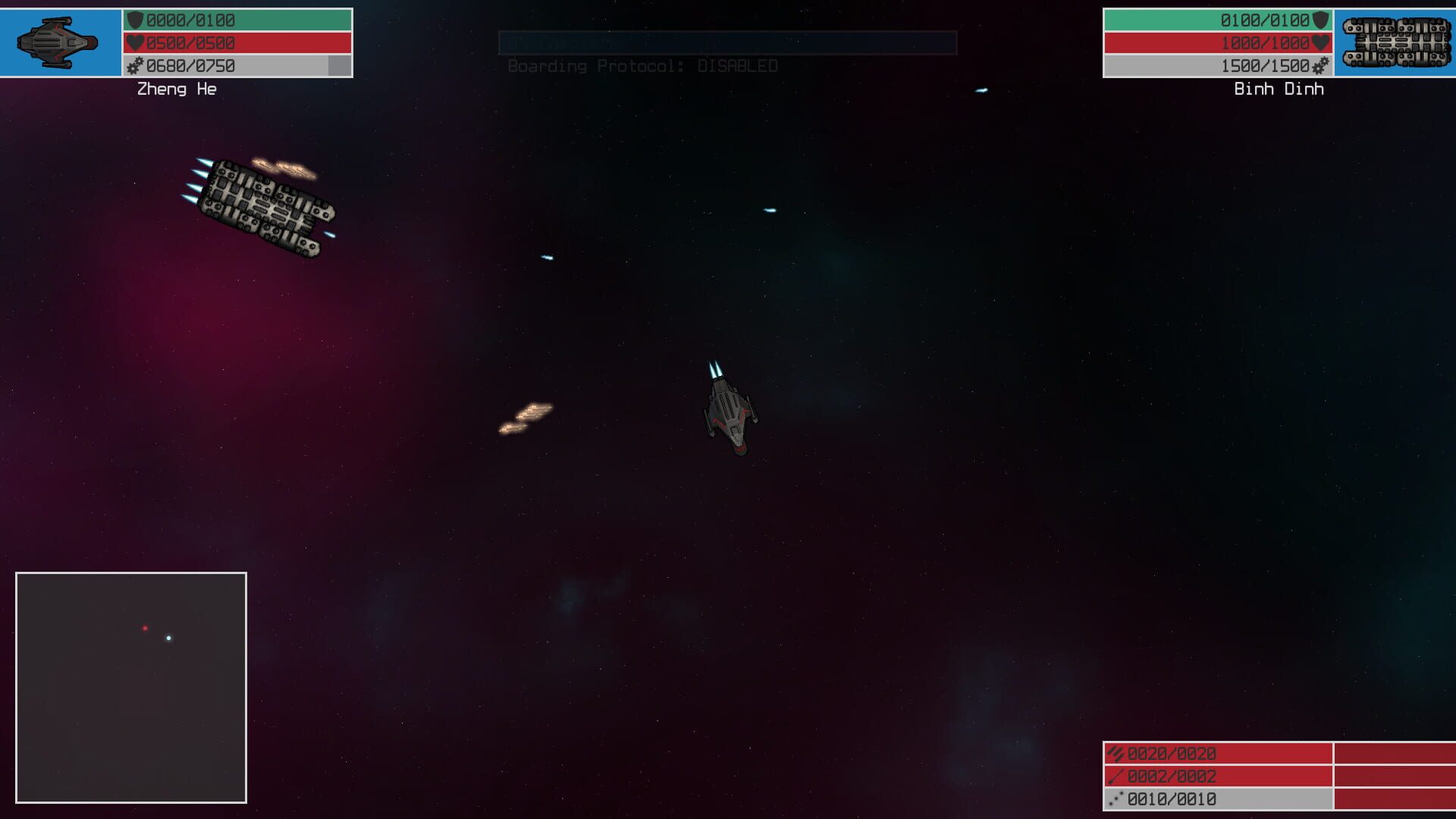Select the player ship flying in space

tap(732, 413)
